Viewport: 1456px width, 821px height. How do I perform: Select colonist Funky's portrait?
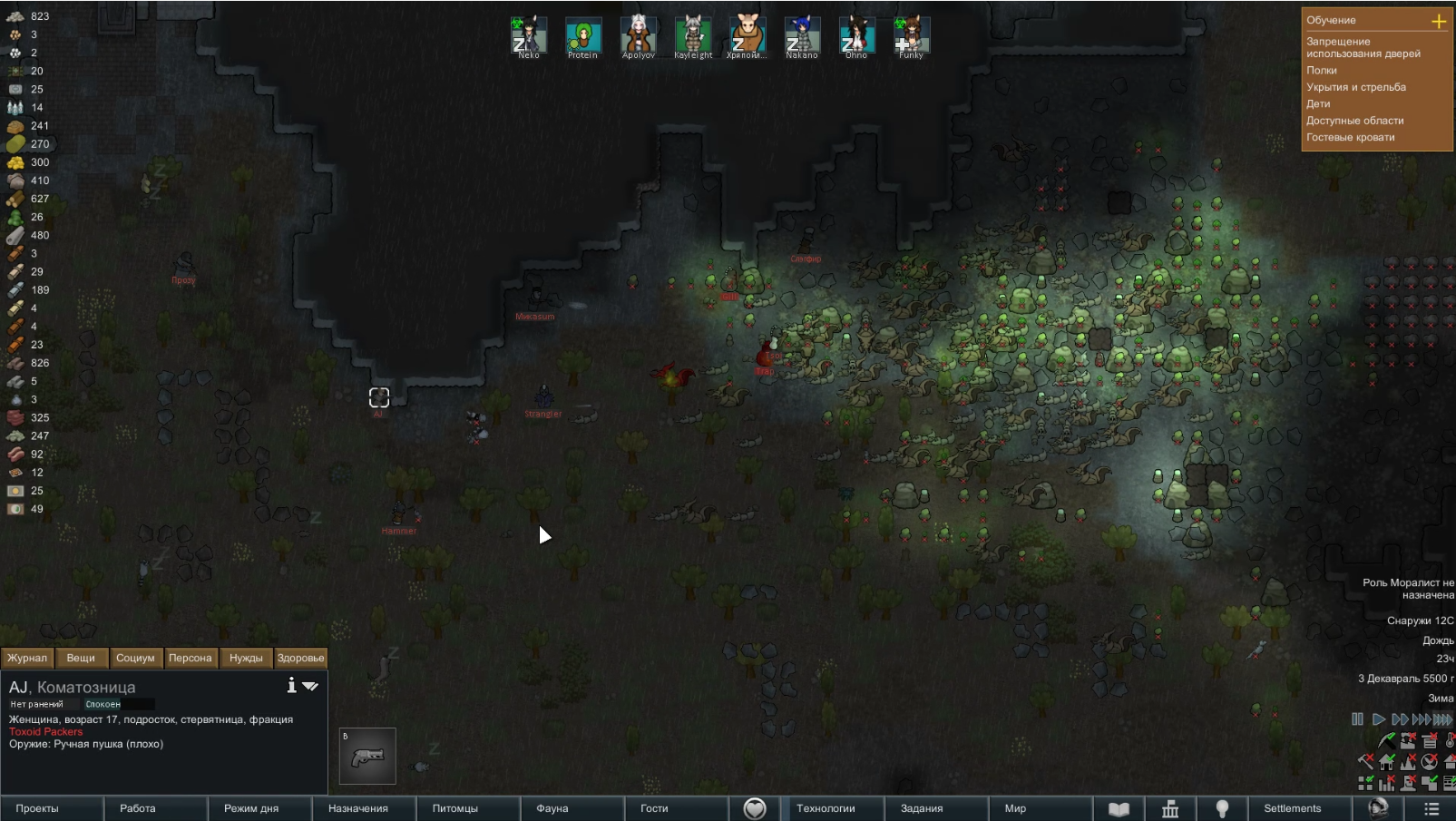911,37
